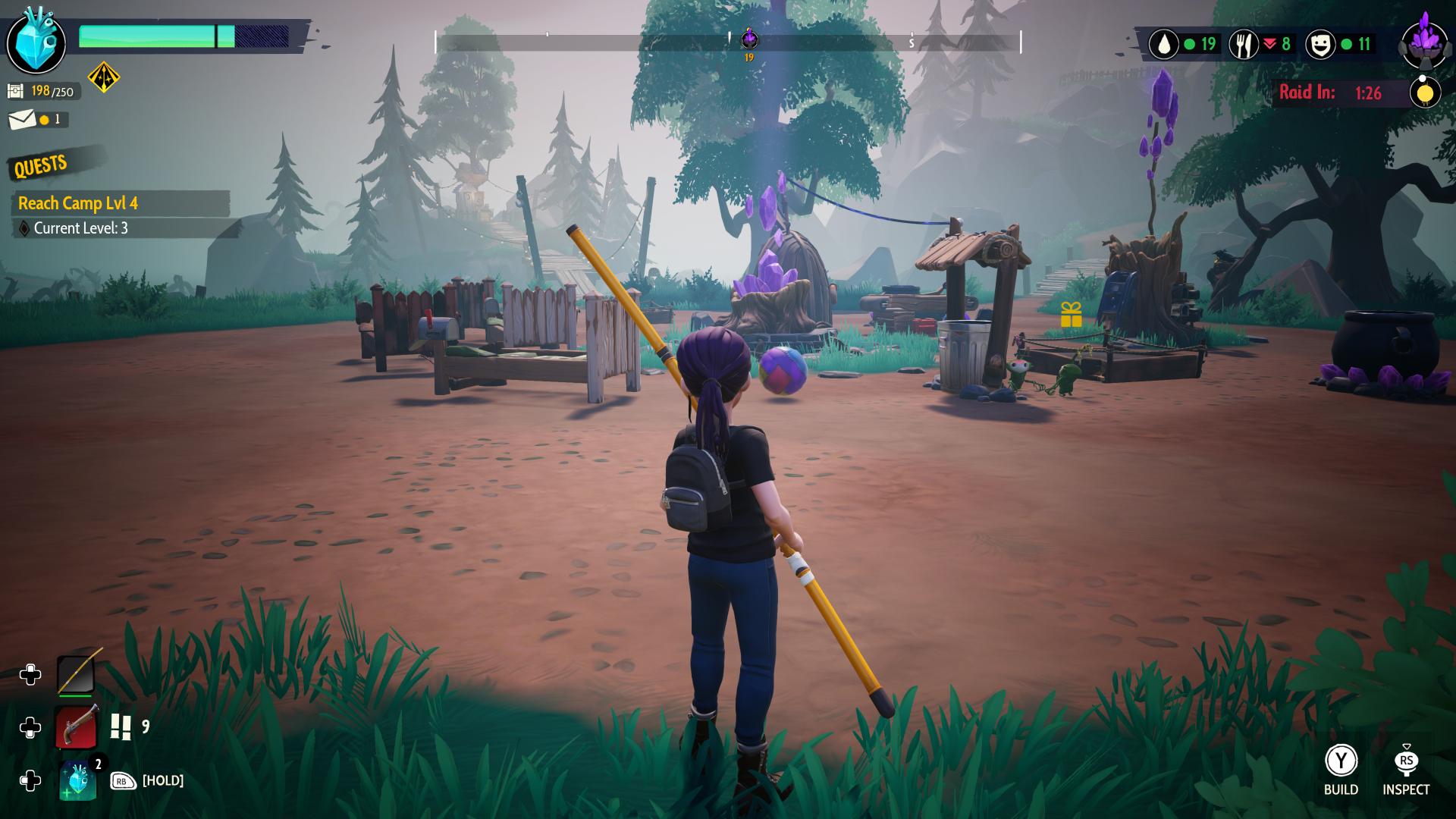
Task: Select the staff melee weapon slot
Action: coord(77,673)
